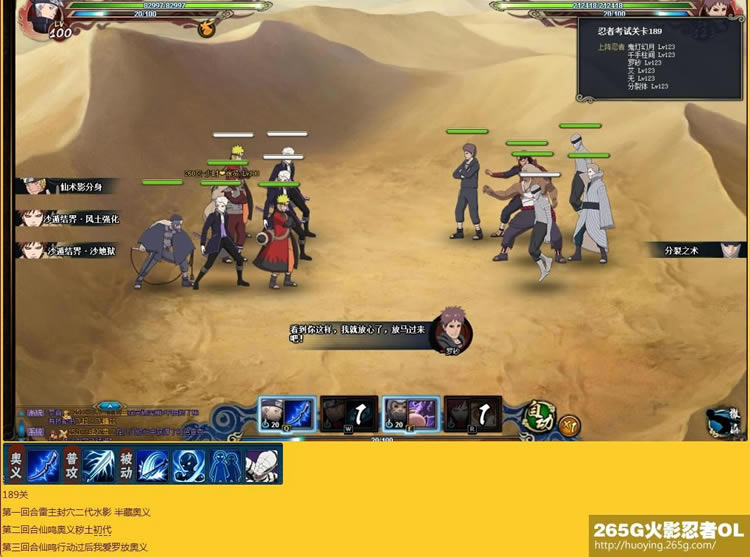Click the 撤退 retreat button
This screenshot has width=750, height=557.
(x=721, y=421)
